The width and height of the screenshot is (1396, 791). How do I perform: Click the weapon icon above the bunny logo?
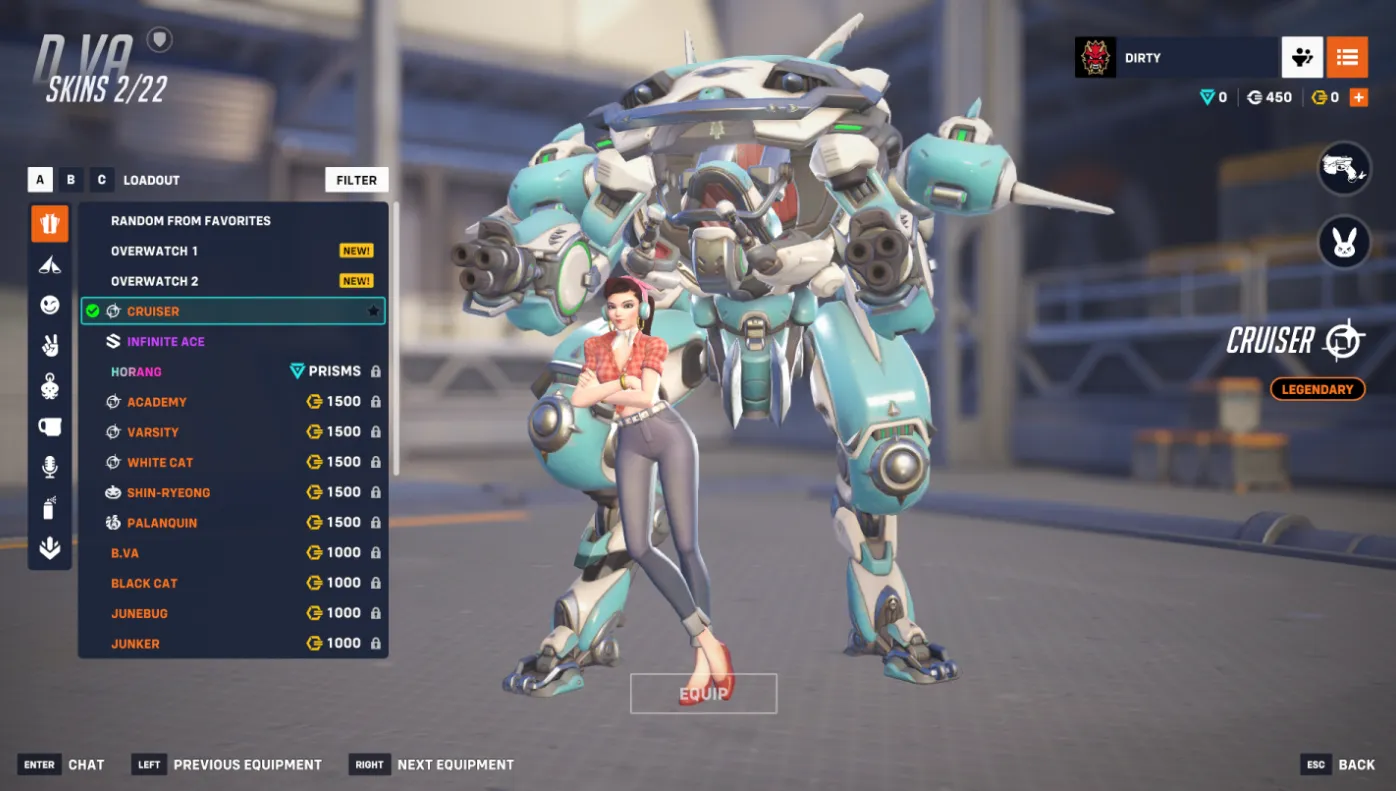(x=1344, y=169)
